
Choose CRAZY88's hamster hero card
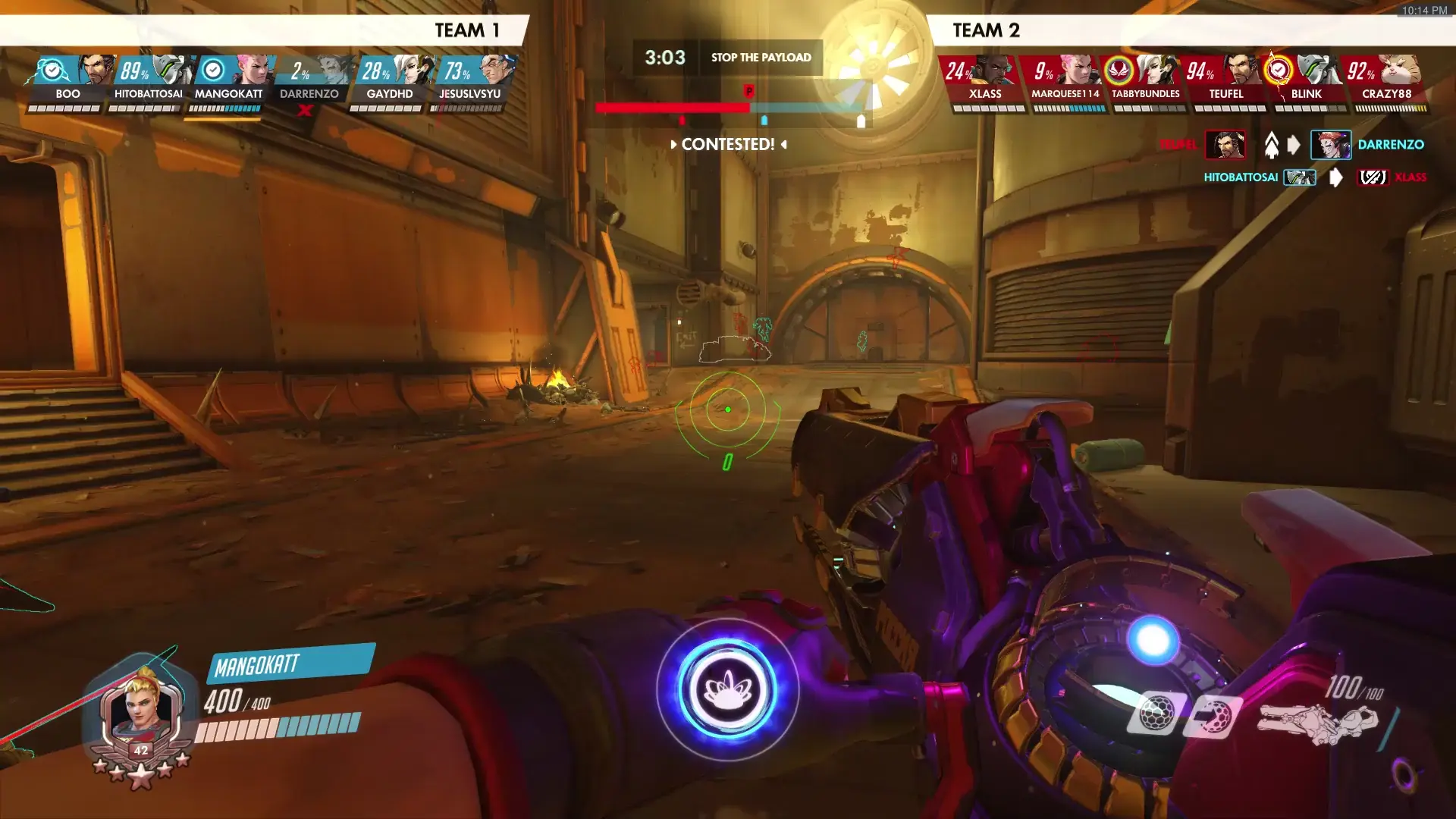click(1387, 80)
